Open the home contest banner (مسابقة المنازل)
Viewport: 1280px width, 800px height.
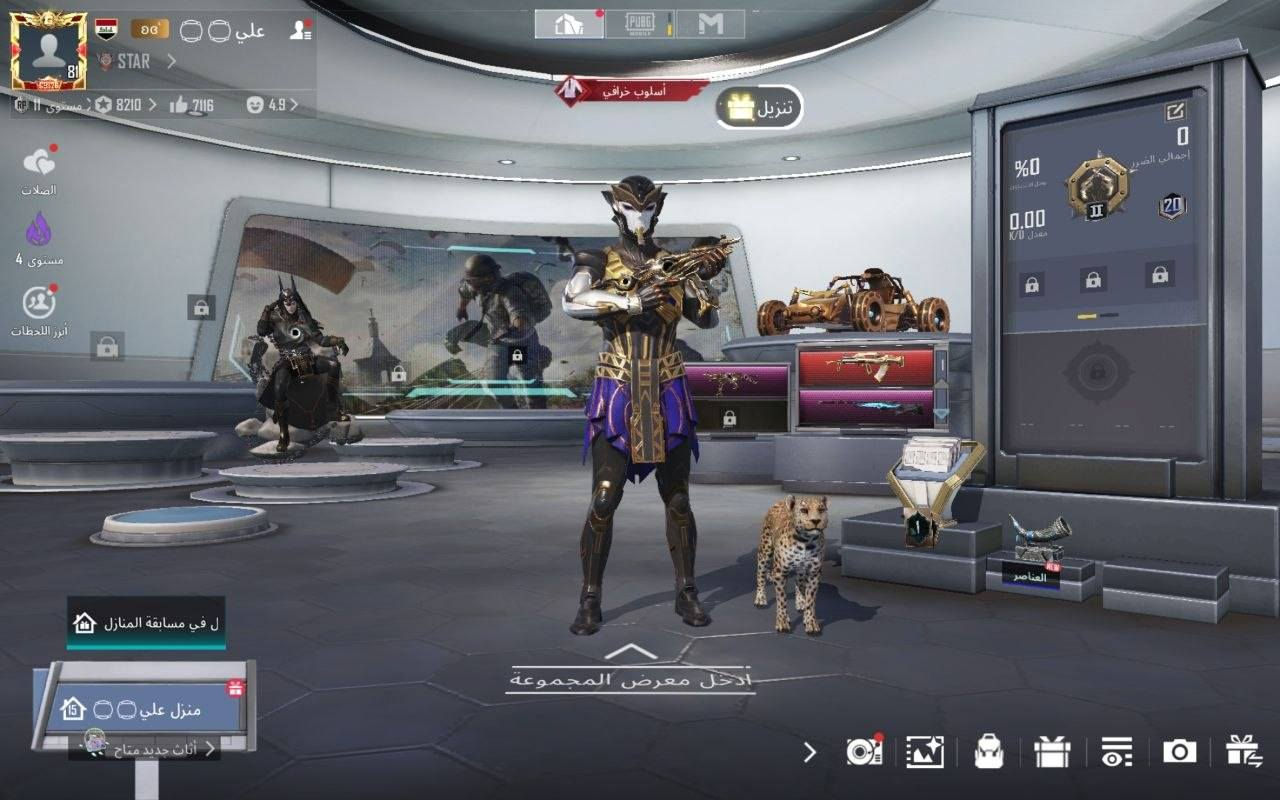[146, 623]
